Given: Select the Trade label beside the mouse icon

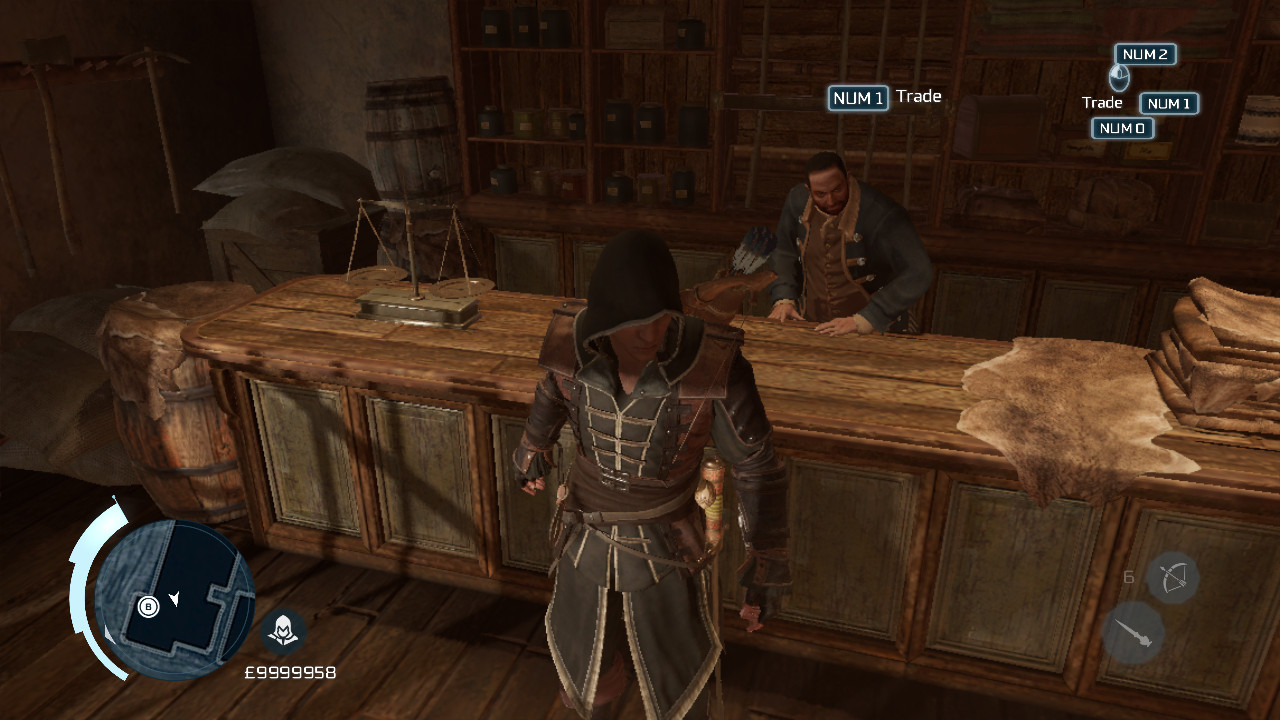Looking at the screenshot, I should [x=1102, y=102].
